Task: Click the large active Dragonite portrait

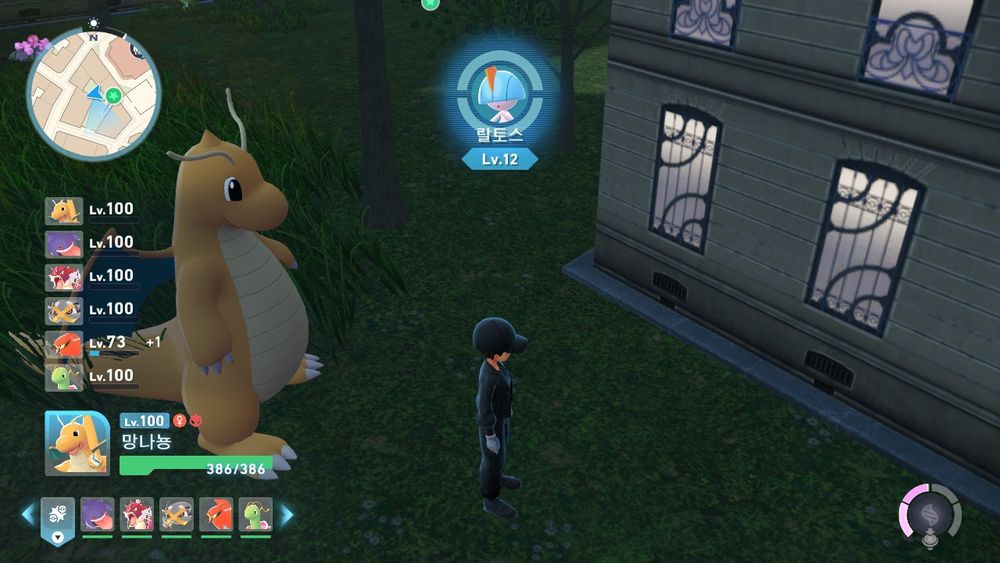Action: (76, 443)
